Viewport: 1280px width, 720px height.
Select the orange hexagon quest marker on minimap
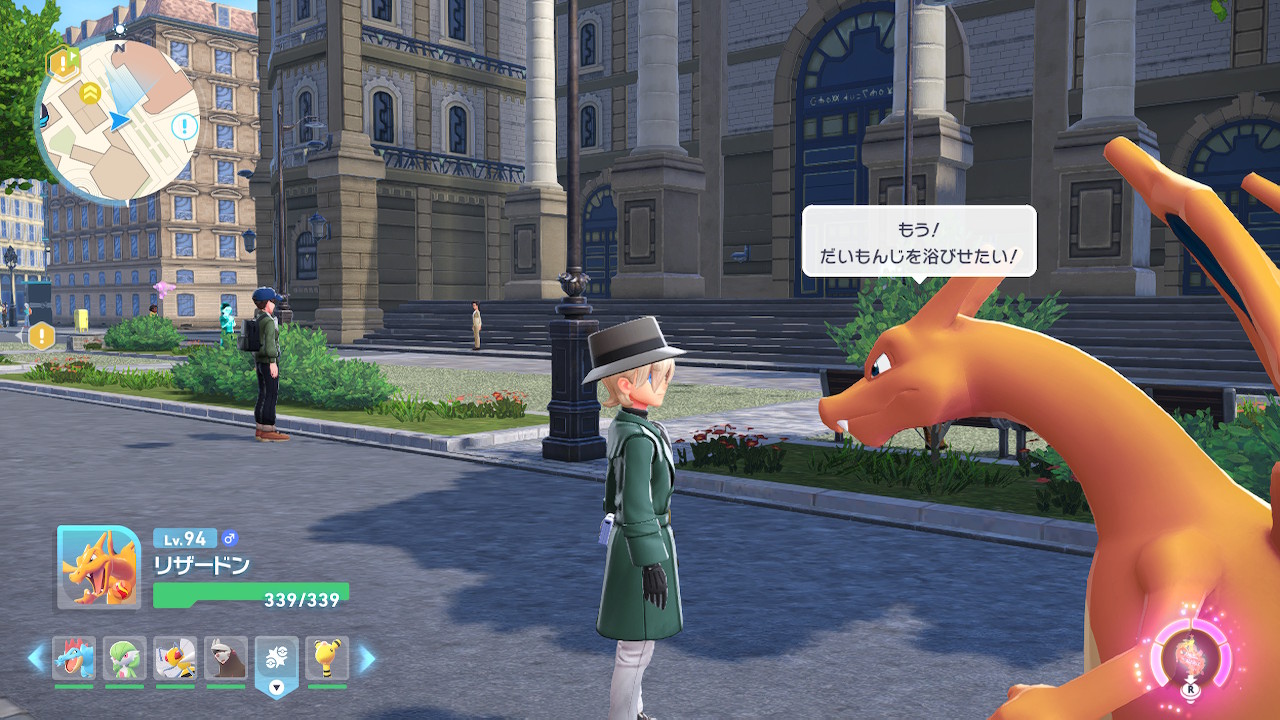[63, 65]
